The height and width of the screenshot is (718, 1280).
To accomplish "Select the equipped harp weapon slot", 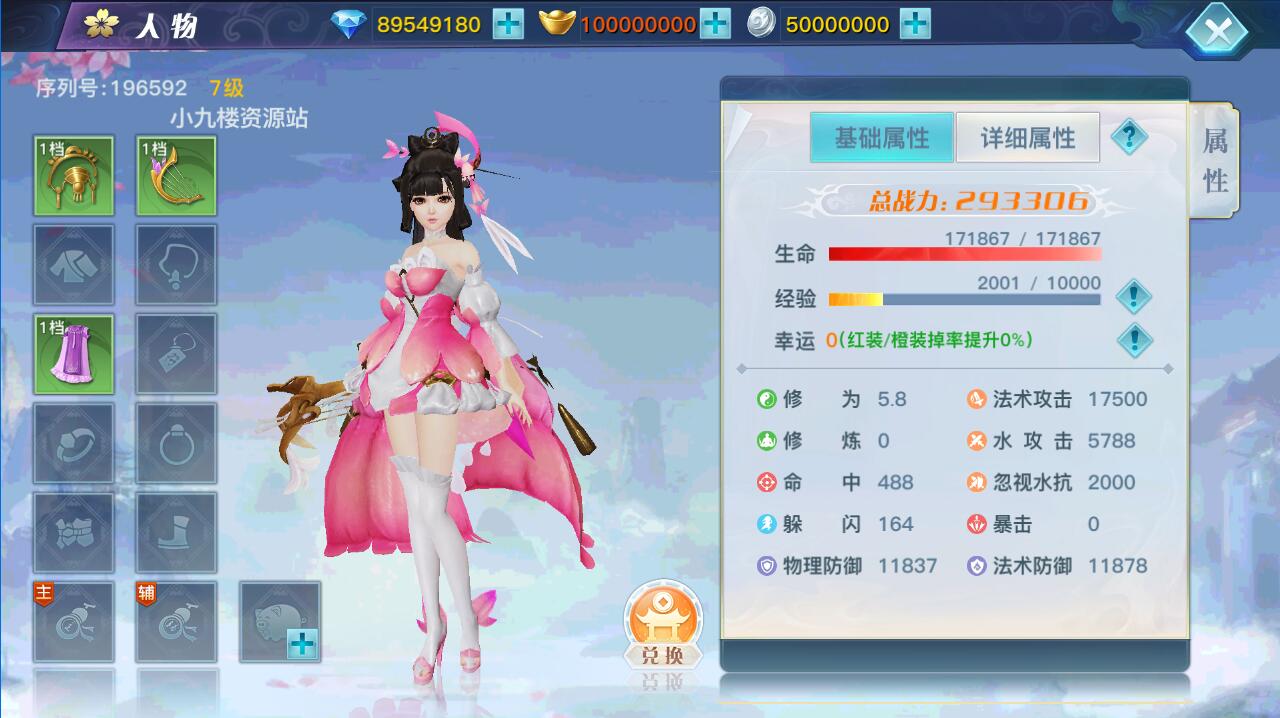I will 176,176.
